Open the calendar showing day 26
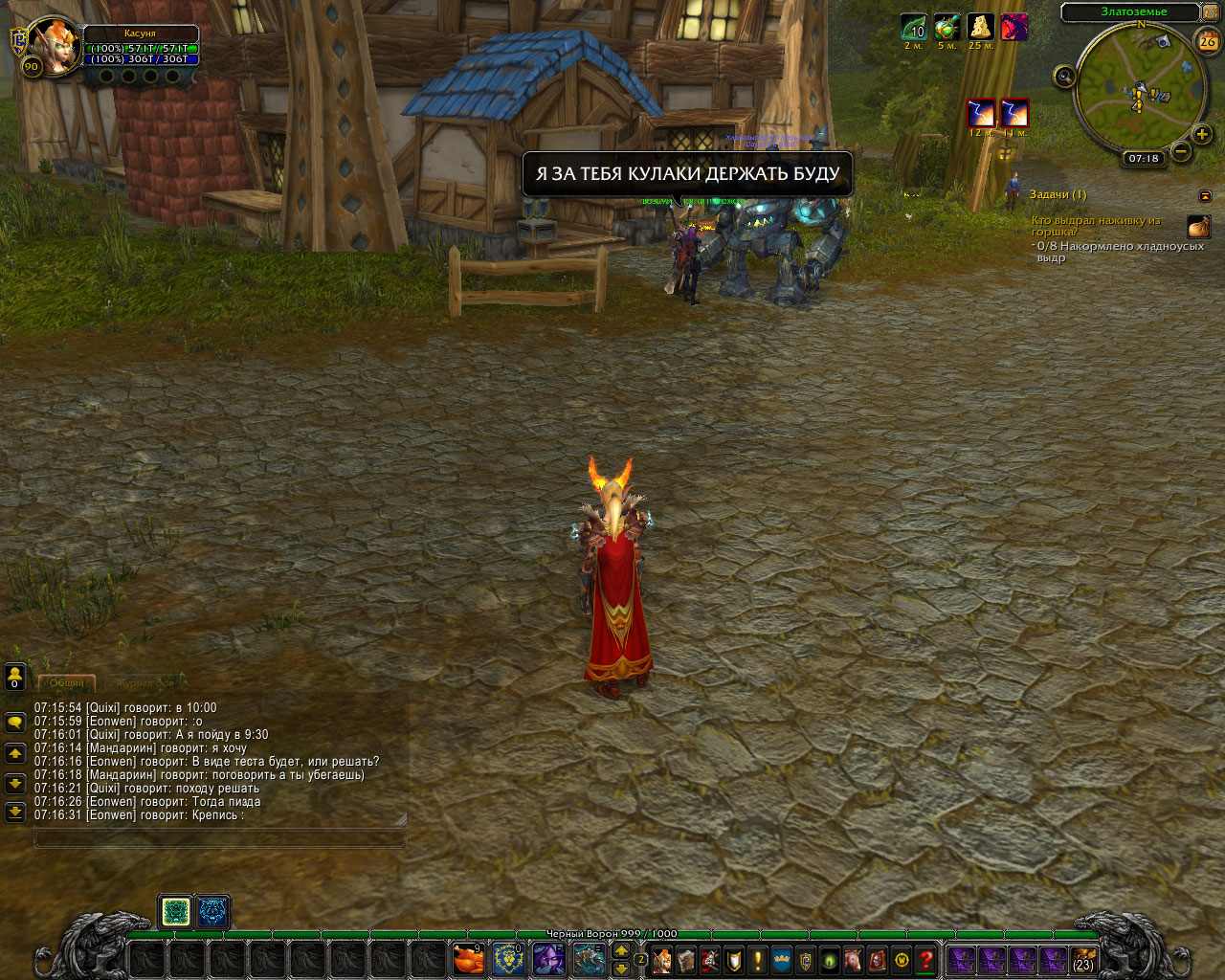The height and width of the screenshot is (980, 1225). click(1208, 41)
